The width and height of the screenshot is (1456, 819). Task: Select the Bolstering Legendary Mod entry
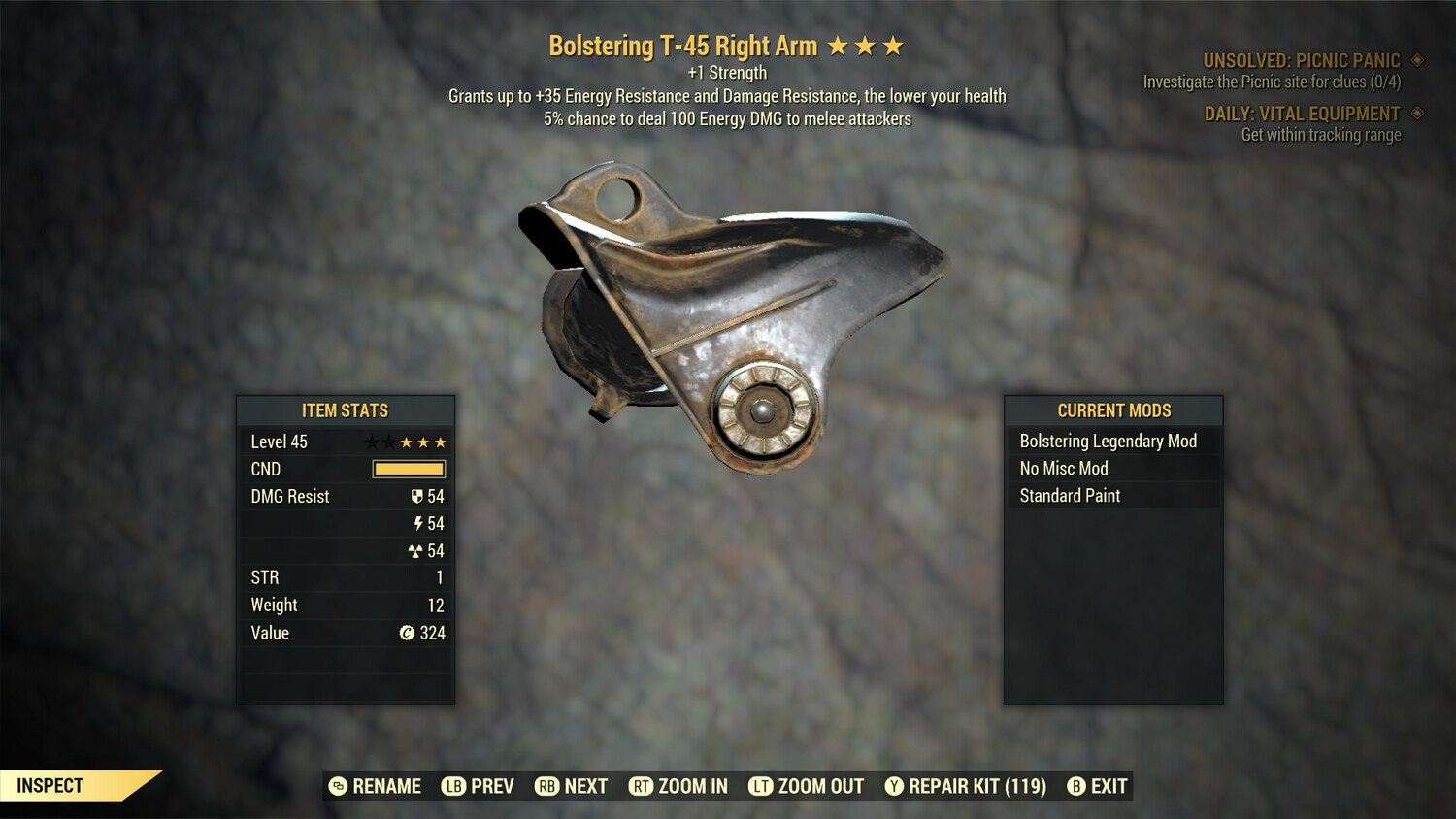point(1109,441)
